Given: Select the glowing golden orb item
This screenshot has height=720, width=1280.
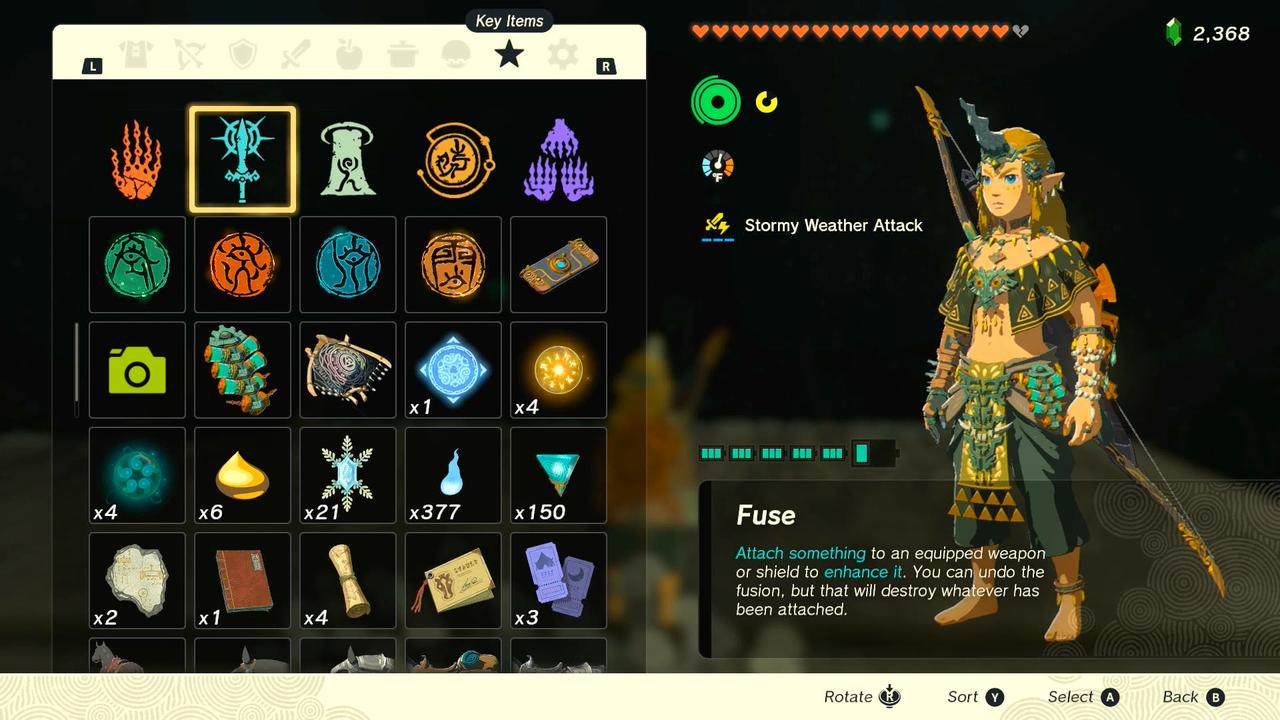Looking at the screenshot, I should (x=558, y=370).
